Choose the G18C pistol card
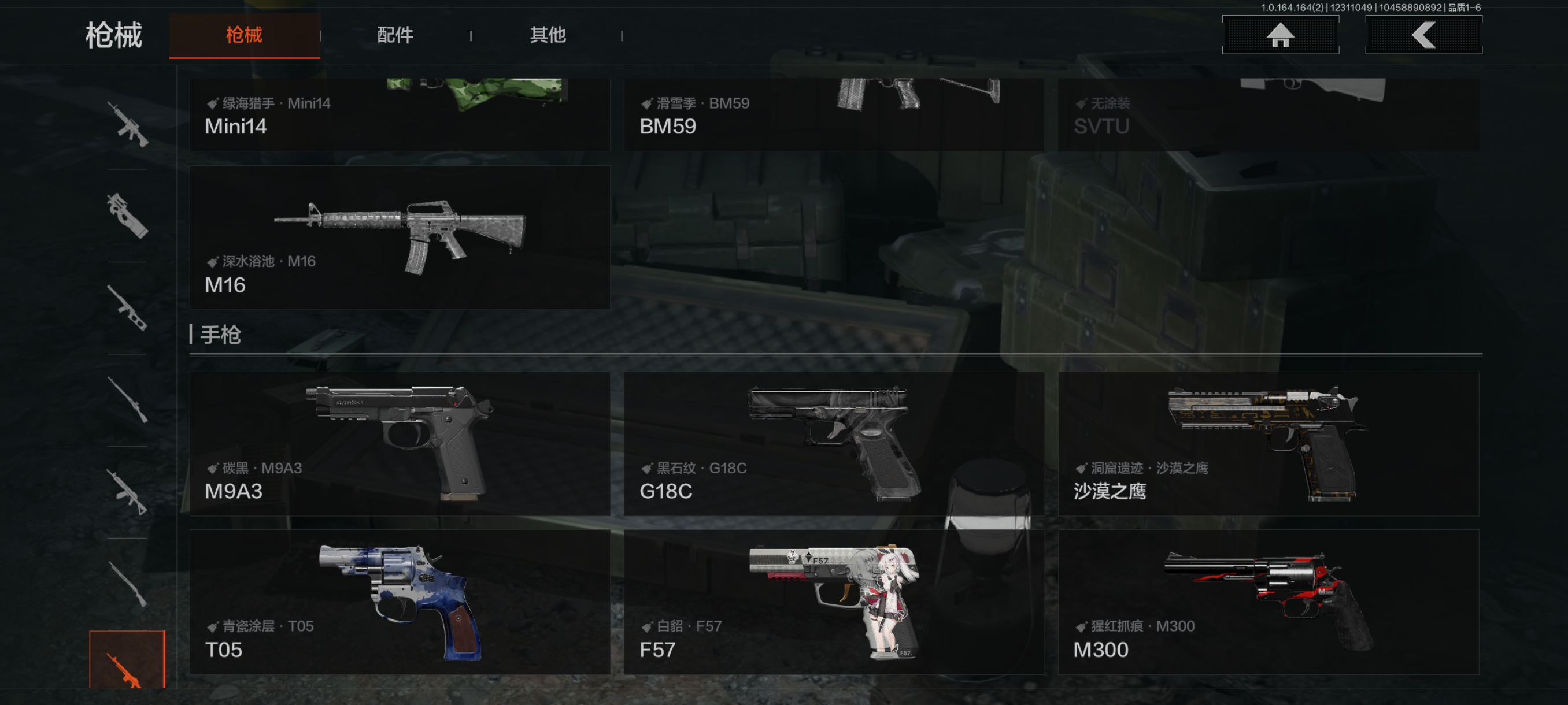This screenshot has height=705, width=1568. pyautogui.click(x=833, y=443)
